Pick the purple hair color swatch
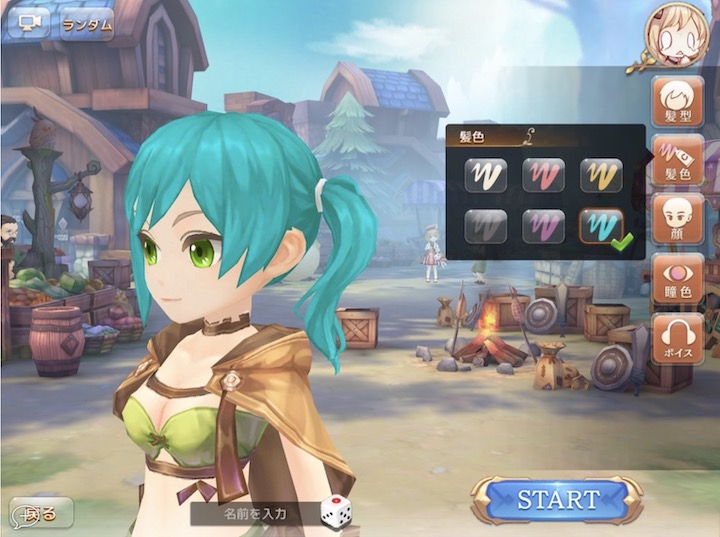The height and width of the screenshot is (537, 720). 543,227
